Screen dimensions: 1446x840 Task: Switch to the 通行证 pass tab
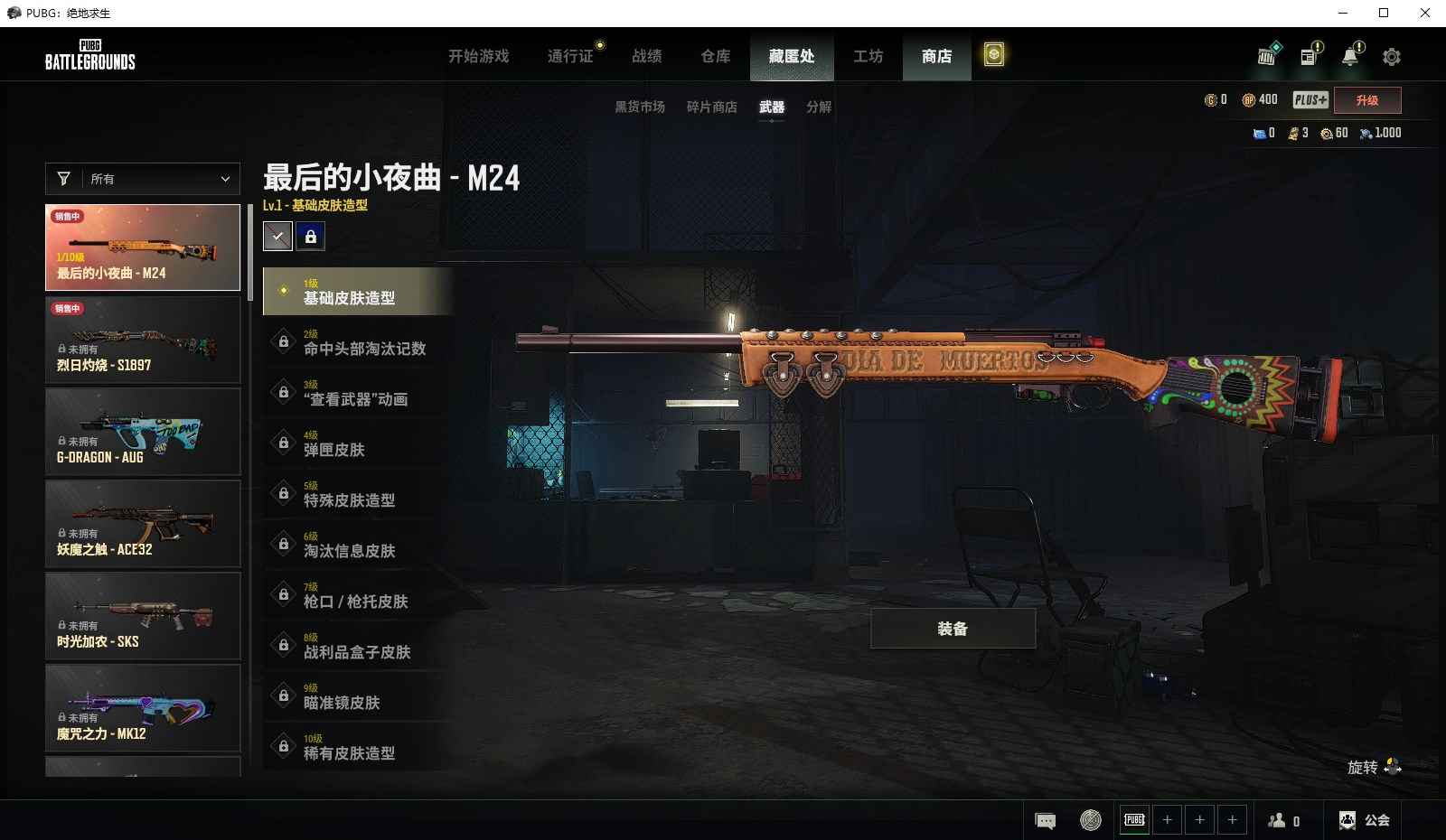(570, 56)
